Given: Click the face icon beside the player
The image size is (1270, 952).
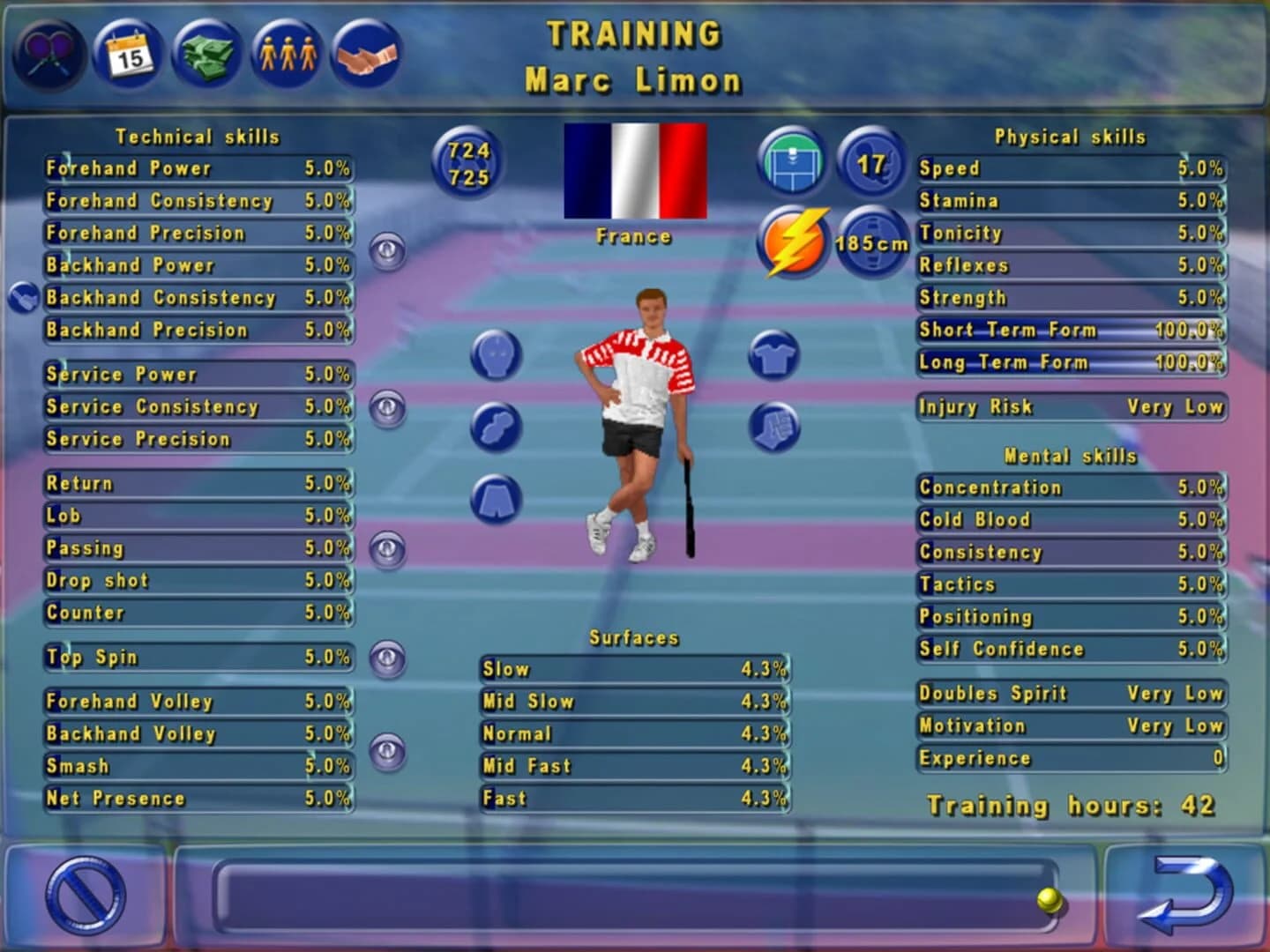Looking at the screenshot, I should [x=497, y=353].
